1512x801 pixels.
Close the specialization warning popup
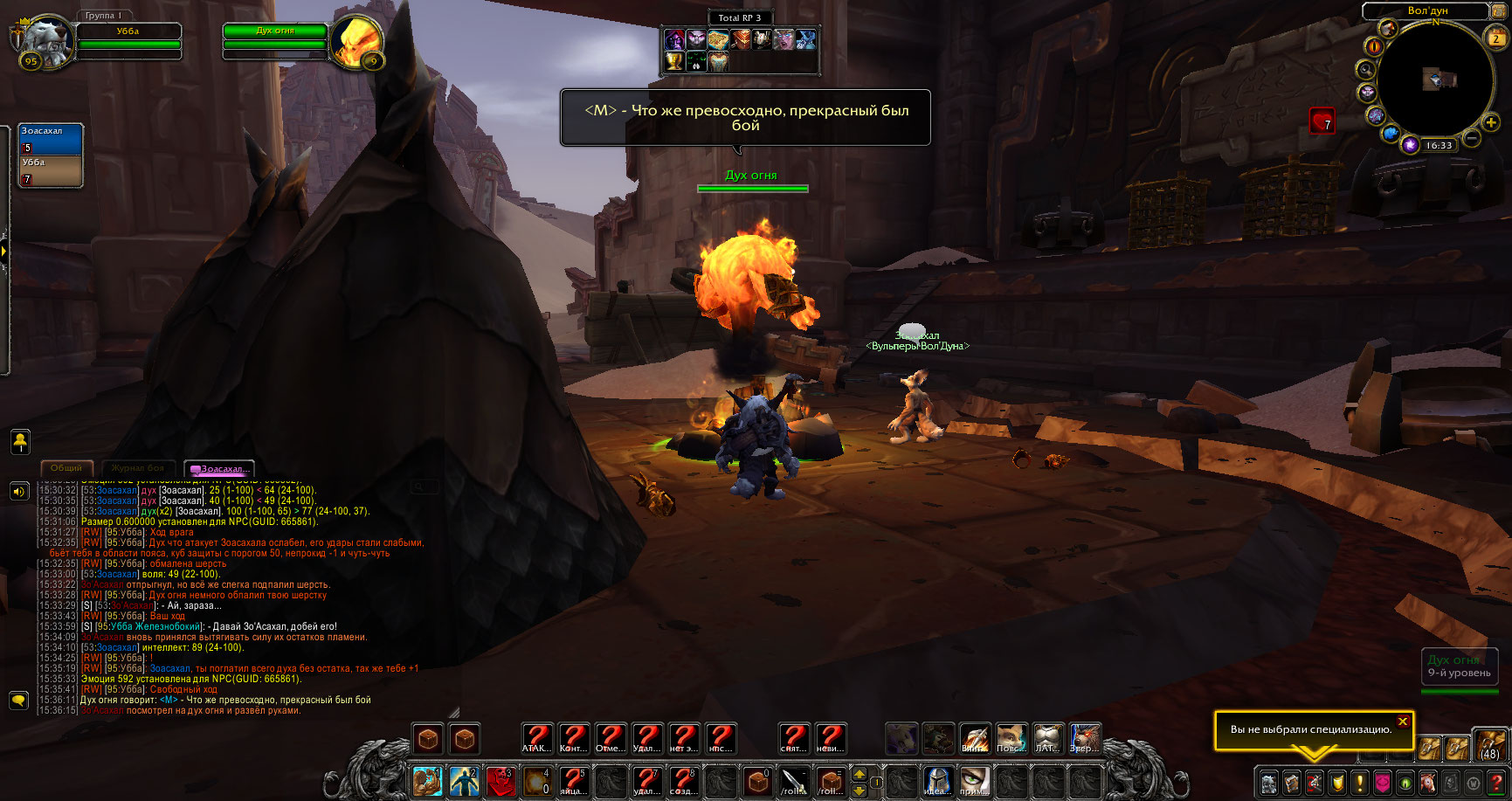coord(1402,722)
